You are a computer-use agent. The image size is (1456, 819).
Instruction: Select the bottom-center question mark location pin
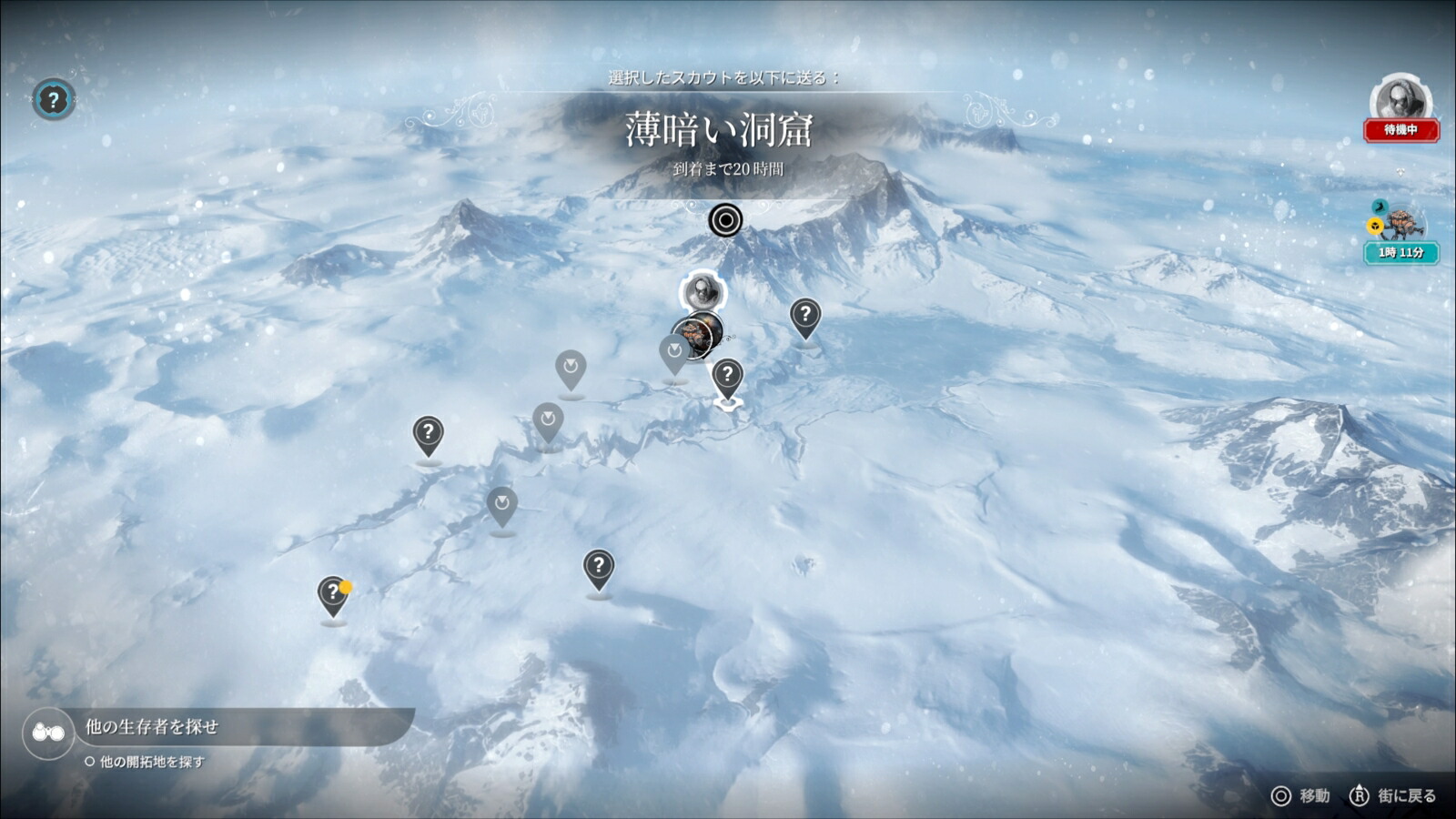599,566
